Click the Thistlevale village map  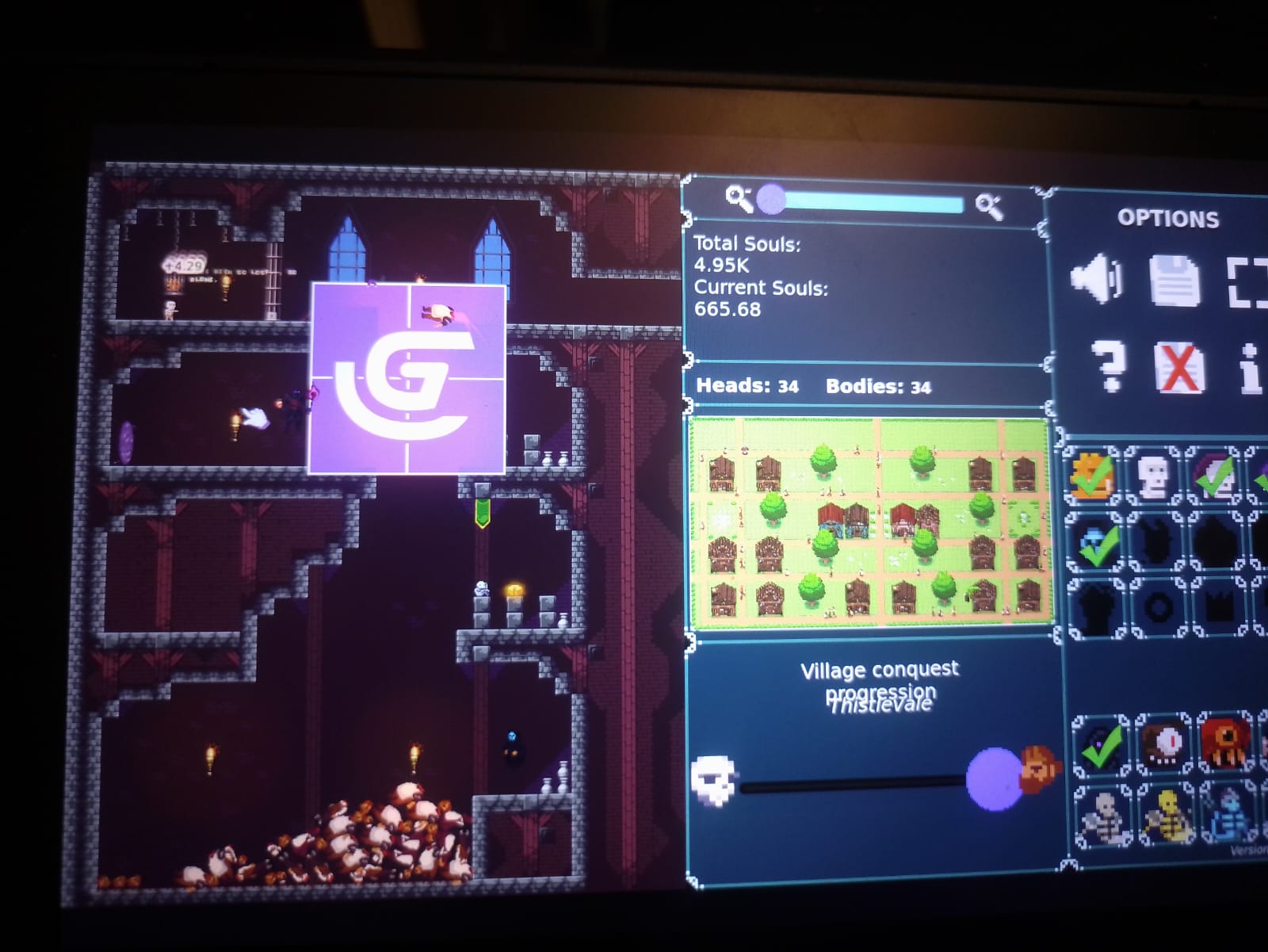pyautogui.click(x=870, y=522)
